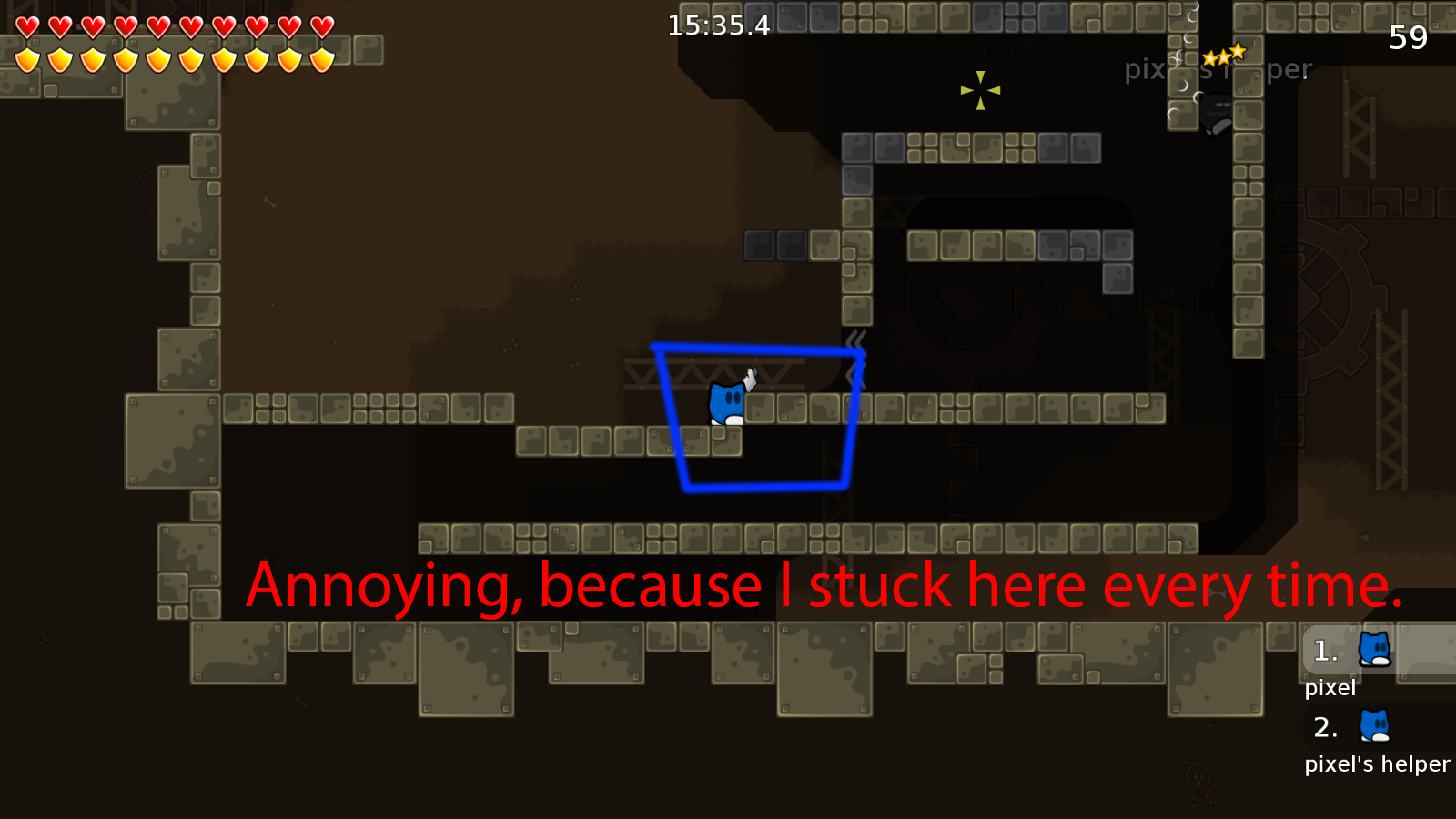Select rank 2 row in the scoreboard
Screen dimensions: 1456x819
1324,728
